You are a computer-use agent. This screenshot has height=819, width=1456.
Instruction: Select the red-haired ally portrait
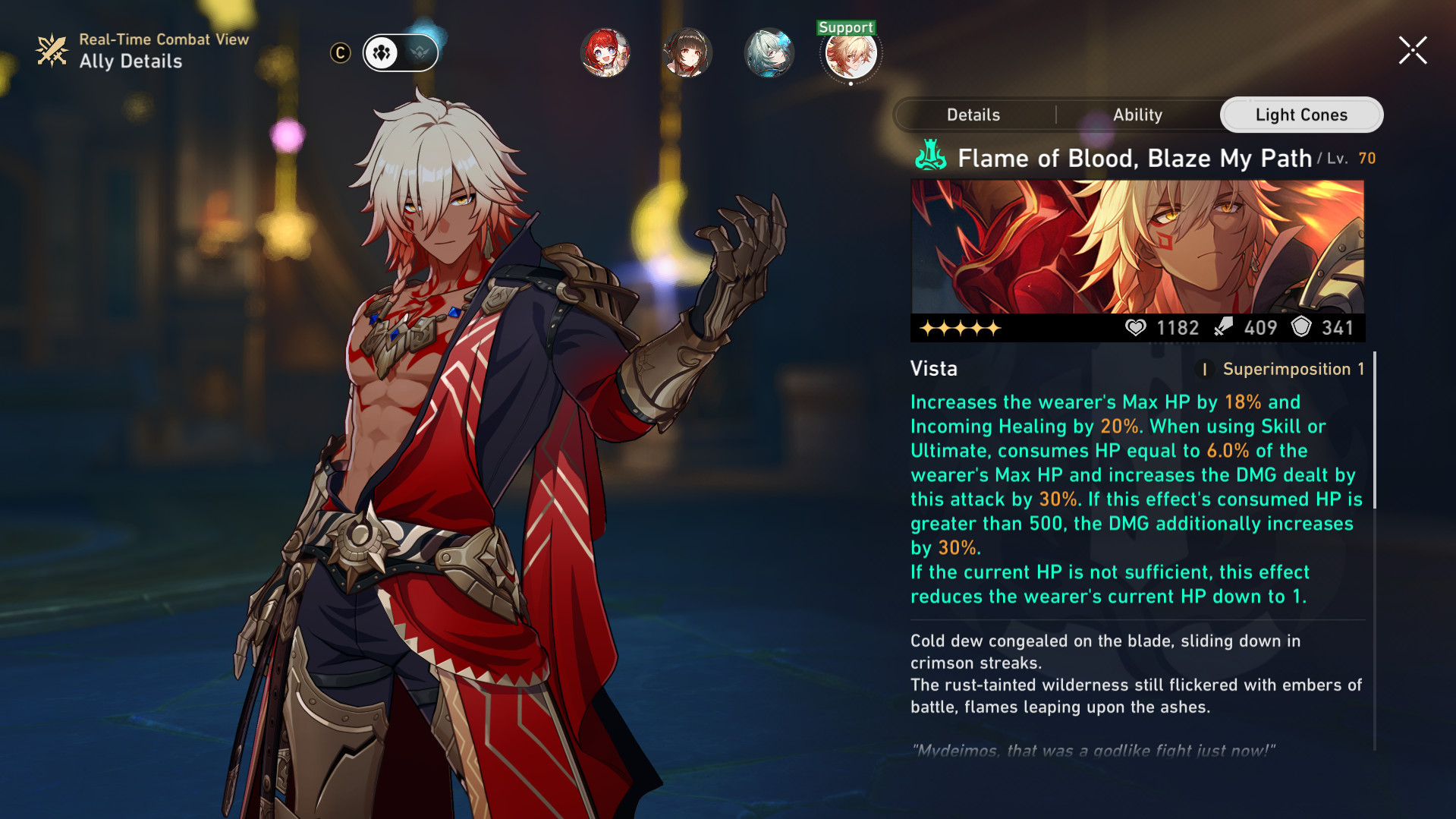coord(605,53)
